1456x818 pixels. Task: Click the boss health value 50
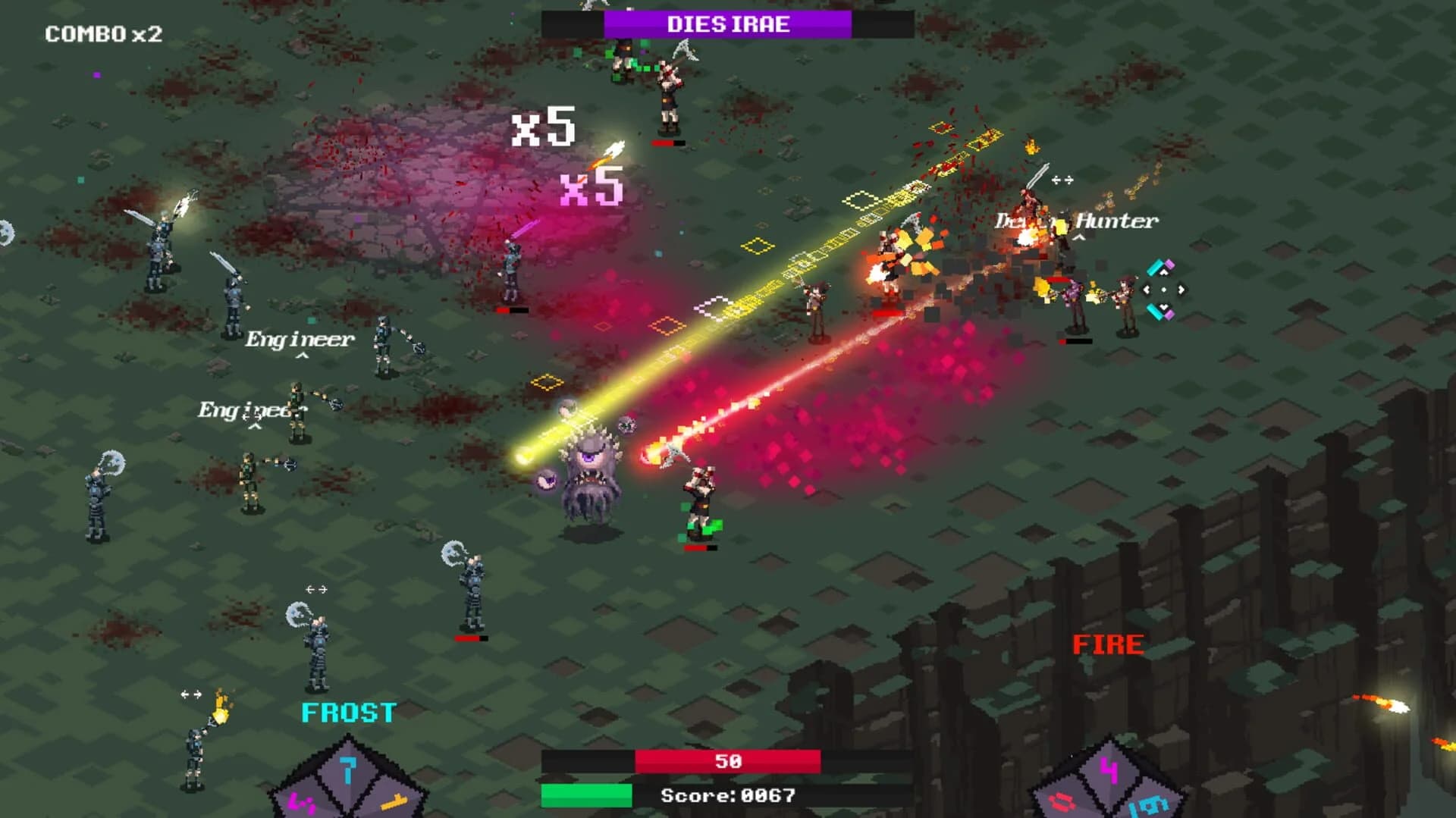tap(726, 760)
